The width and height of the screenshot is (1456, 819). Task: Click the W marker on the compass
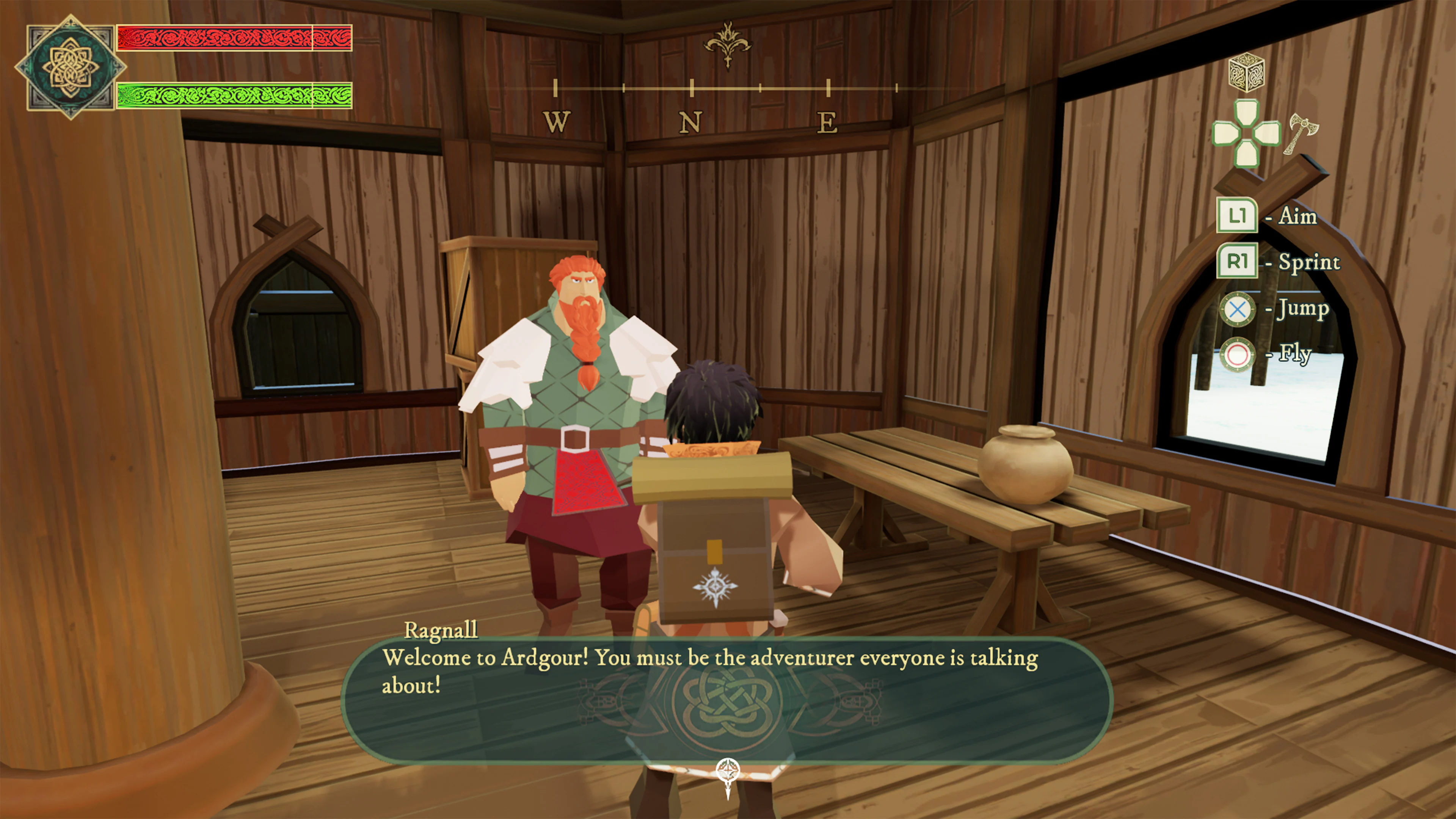coord(557,121)
